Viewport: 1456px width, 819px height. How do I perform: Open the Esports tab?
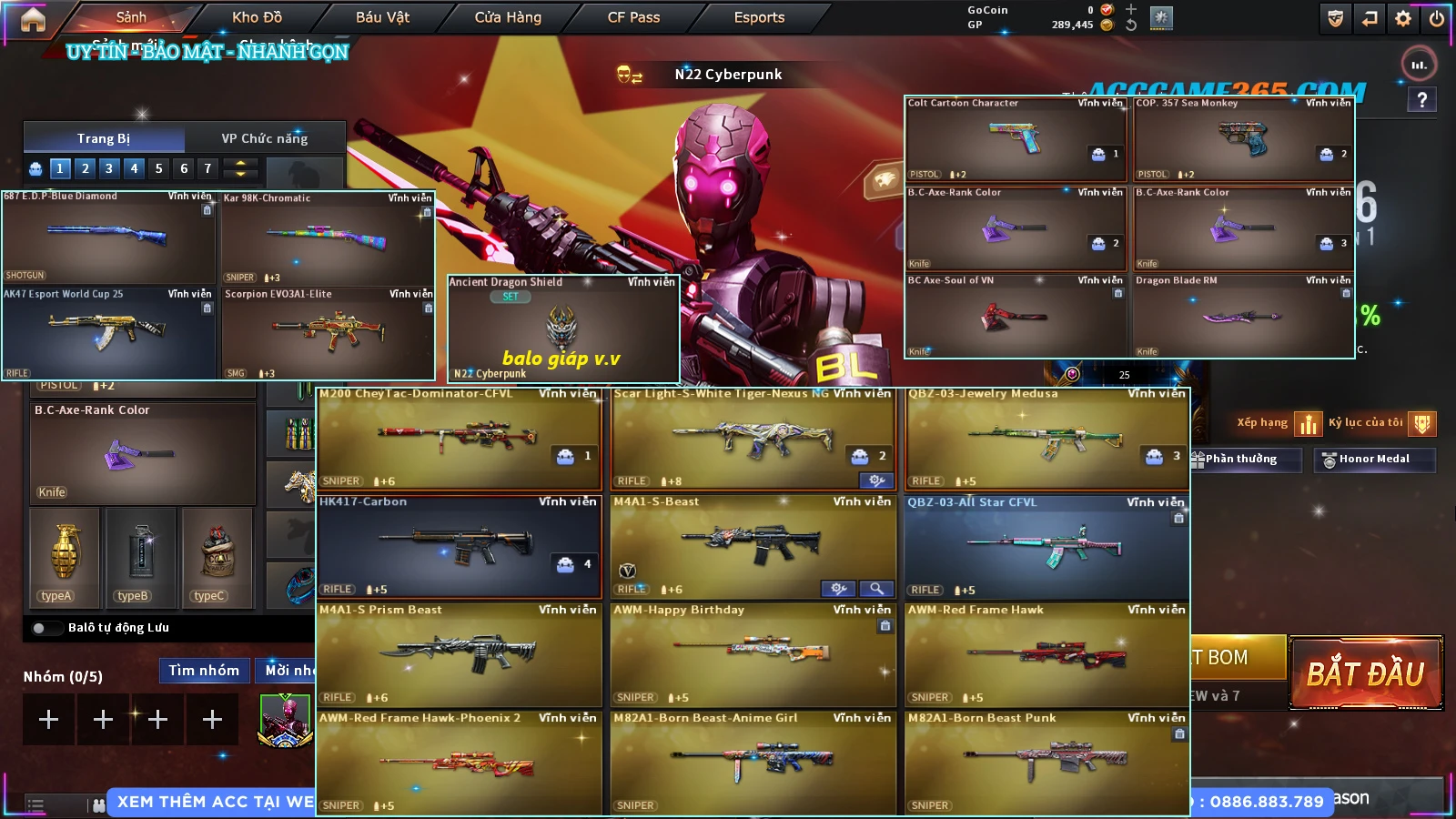[x=759, y=17]
